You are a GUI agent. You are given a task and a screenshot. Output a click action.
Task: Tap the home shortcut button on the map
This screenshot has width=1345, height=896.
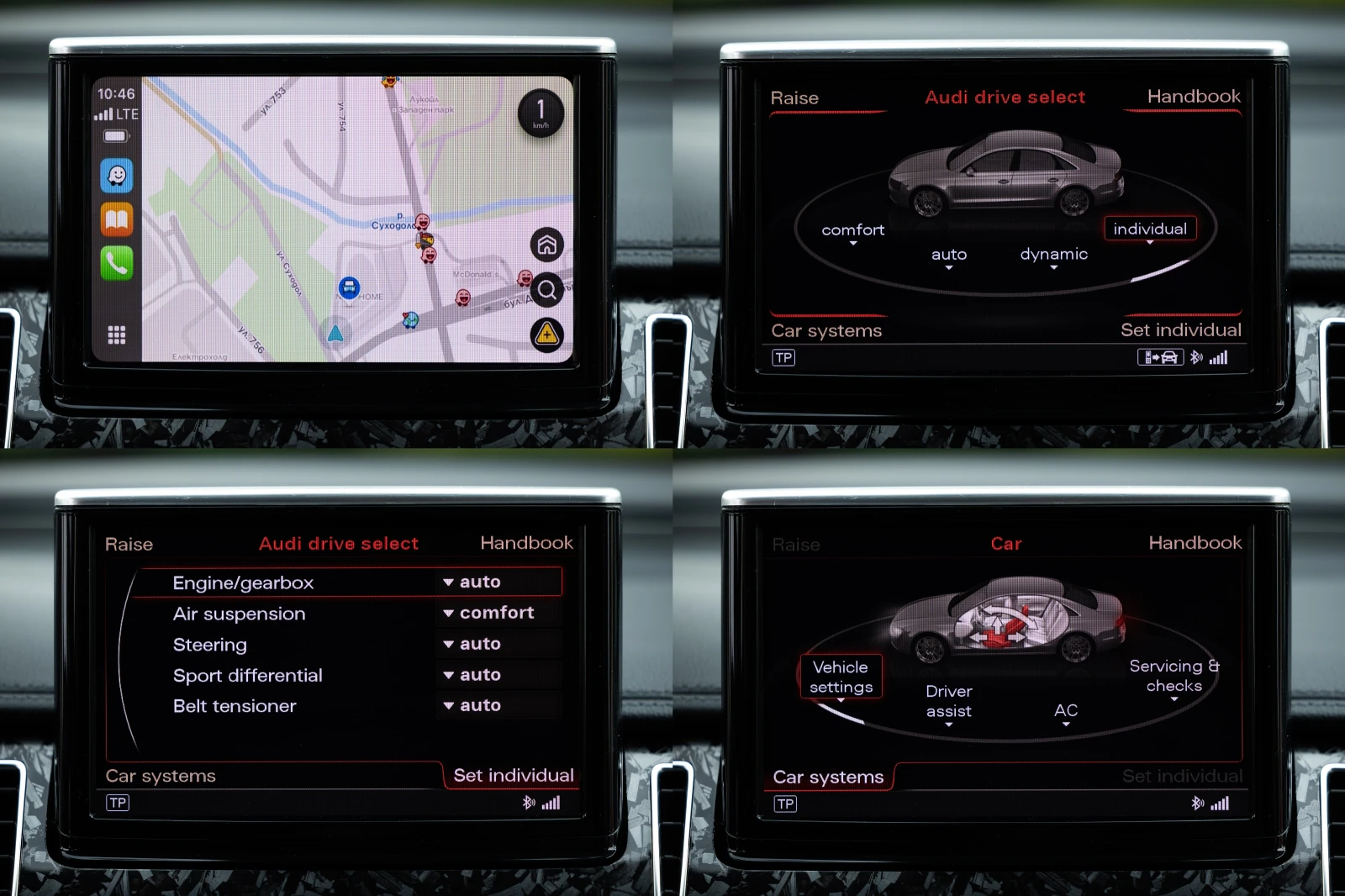[547, 243]
